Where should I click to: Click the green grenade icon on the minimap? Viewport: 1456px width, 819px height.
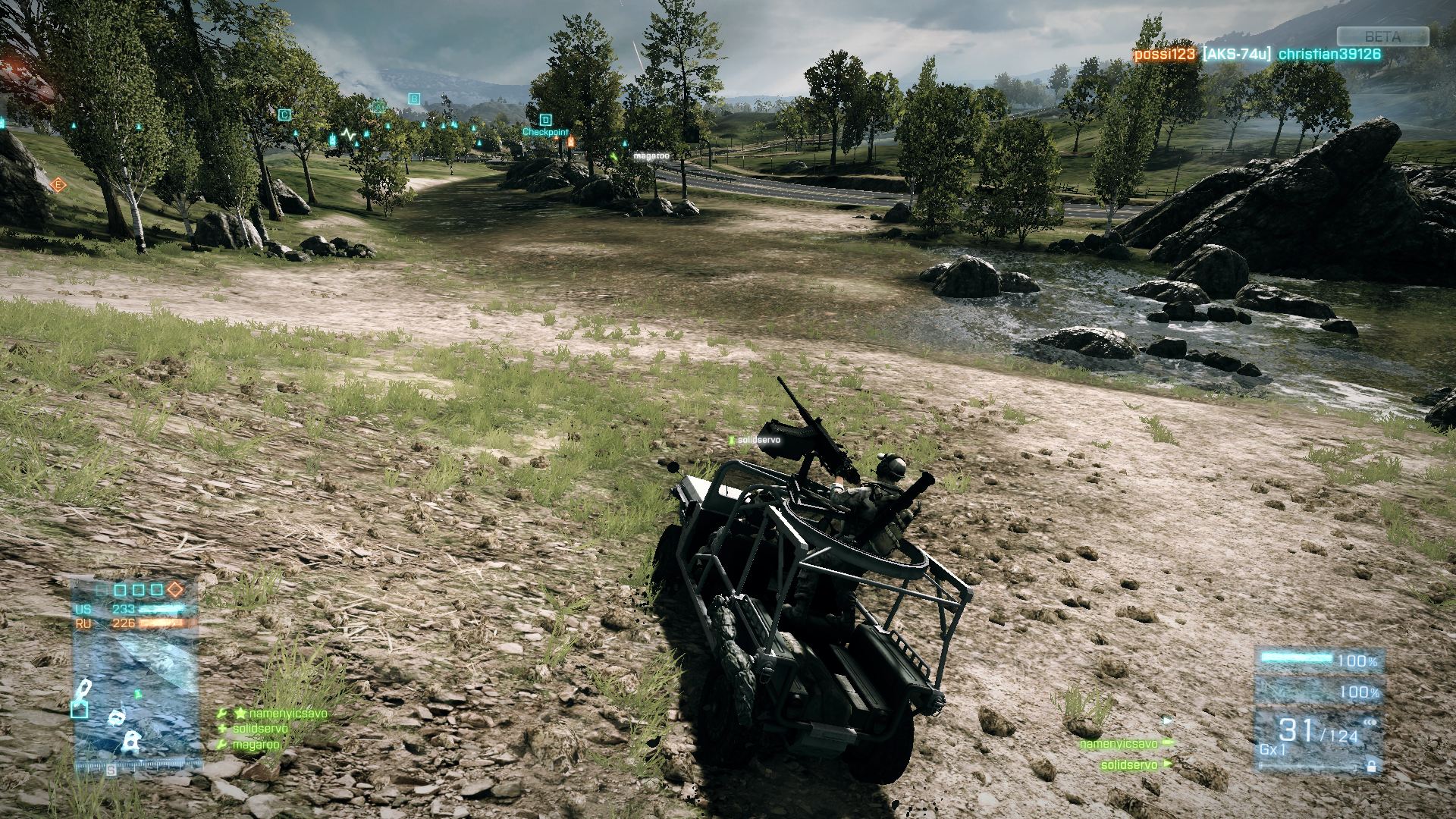(x=138, y=693)
